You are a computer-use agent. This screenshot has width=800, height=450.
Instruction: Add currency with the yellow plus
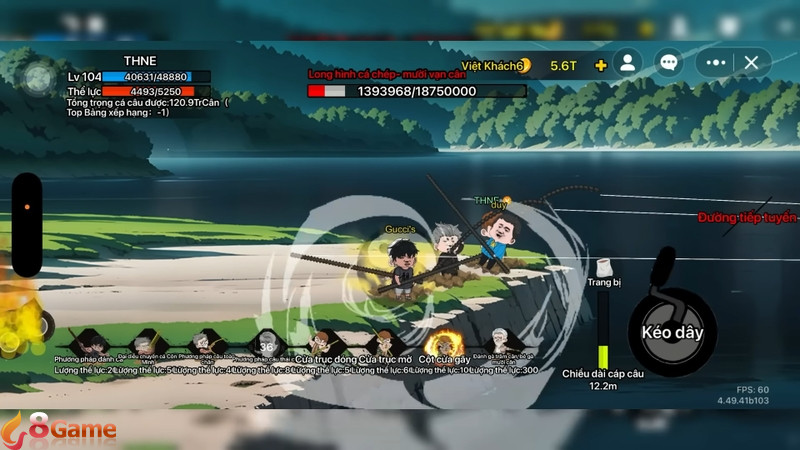[x=600, y=65]
